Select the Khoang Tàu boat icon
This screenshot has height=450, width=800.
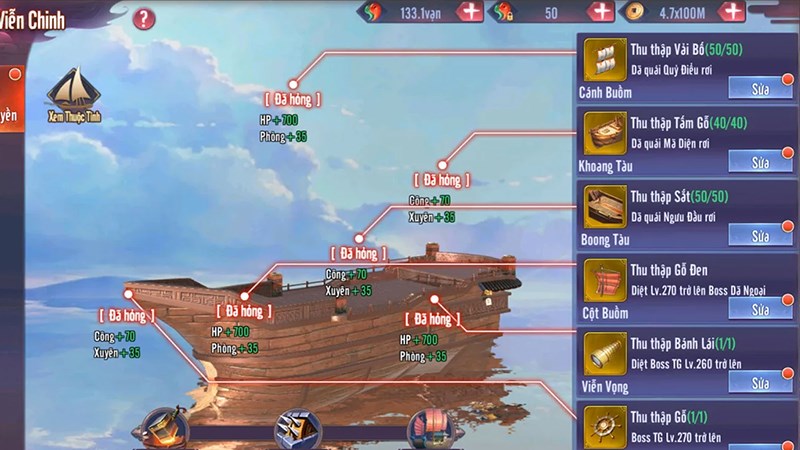(603, 132)
